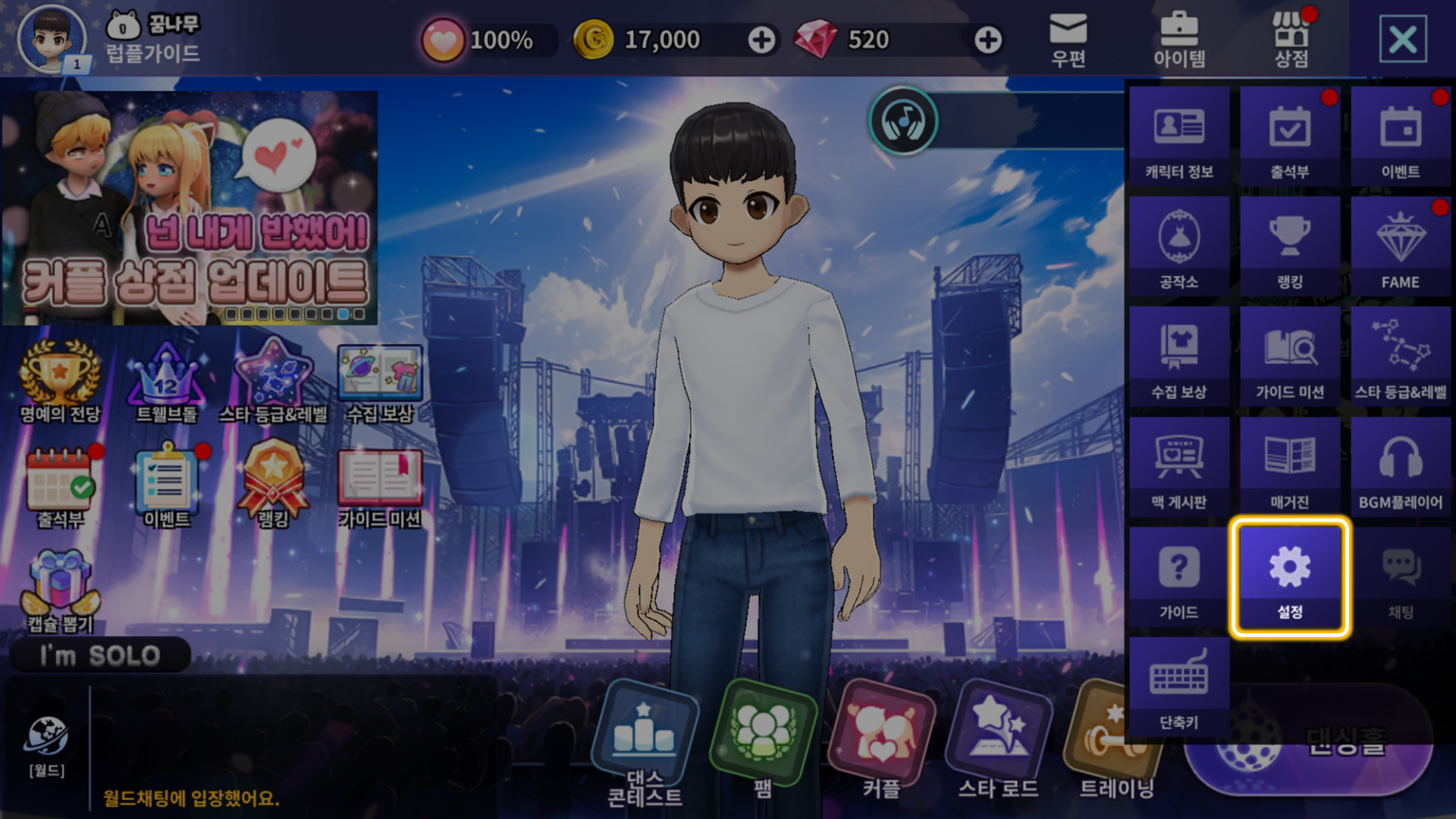Open the 우편 mailbox
The width and height of the screenshot is (1456, 819).
1068,39
